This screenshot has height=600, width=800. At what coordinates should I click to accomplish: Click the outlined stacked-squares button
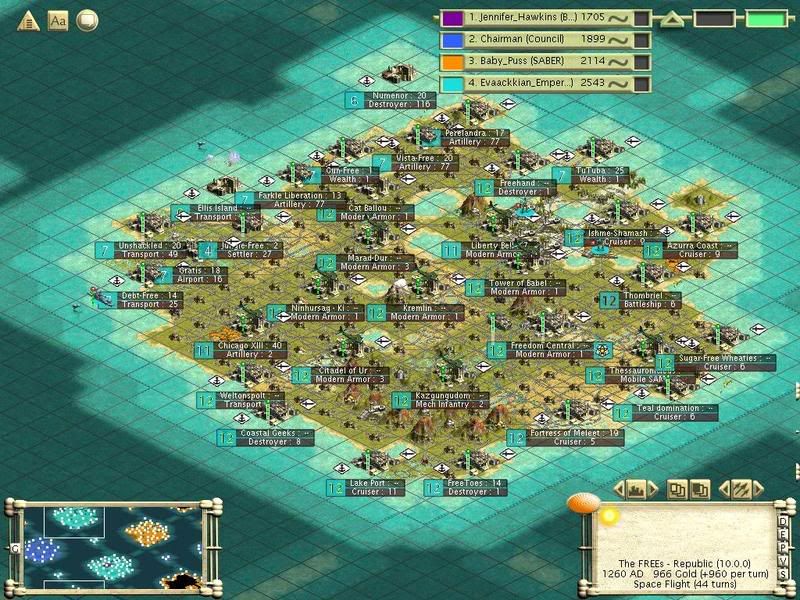coord(678,489)
